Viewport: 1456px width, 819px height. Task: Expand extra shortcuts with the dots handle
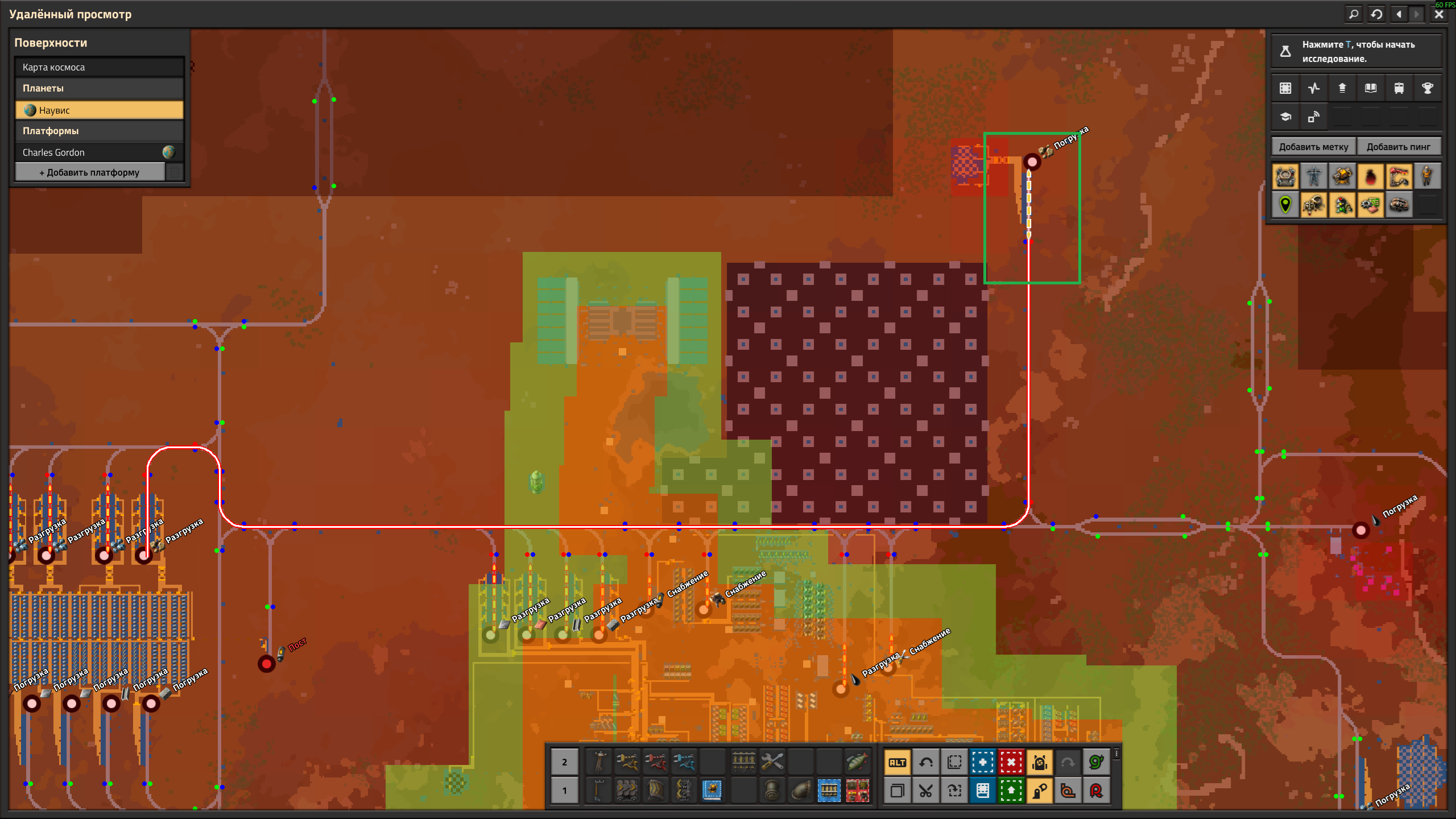(1116, 754)
